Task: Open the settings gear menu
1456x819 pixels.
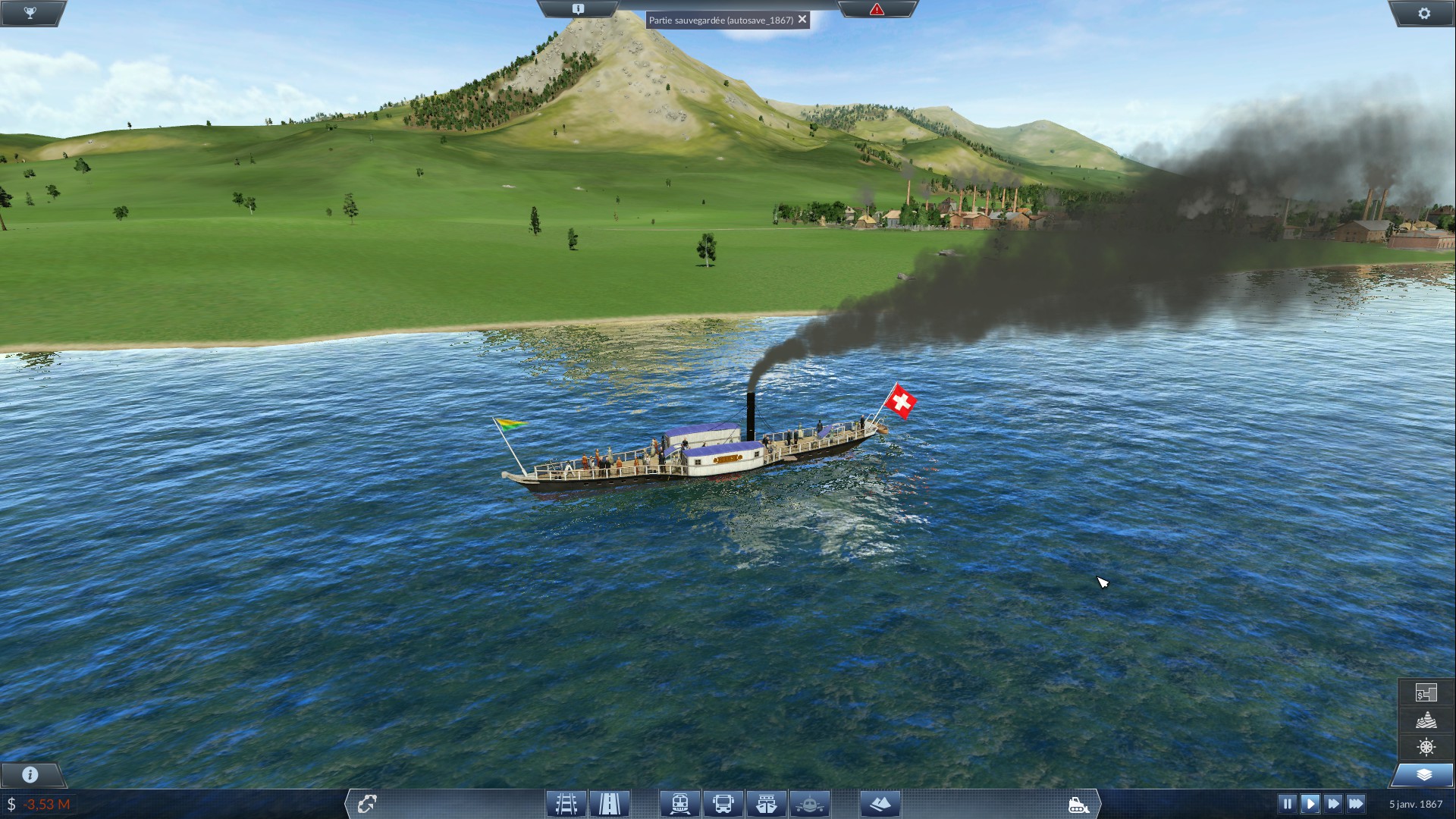Action: (1424, 13)
